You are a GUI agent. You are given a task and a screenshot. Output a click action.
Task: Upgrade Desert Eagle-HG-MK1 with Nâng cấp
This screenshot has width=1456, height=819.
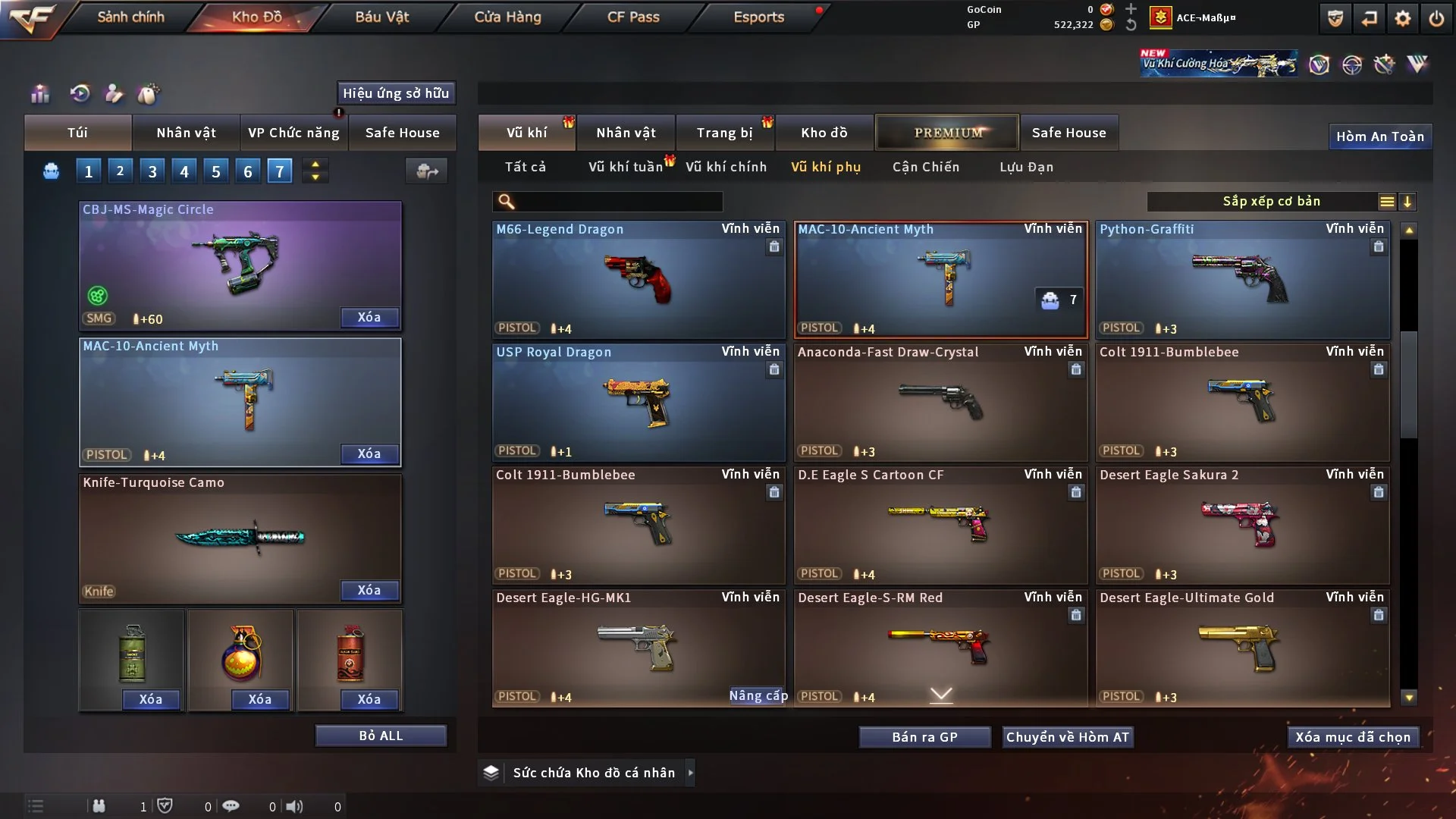point(758,695)
